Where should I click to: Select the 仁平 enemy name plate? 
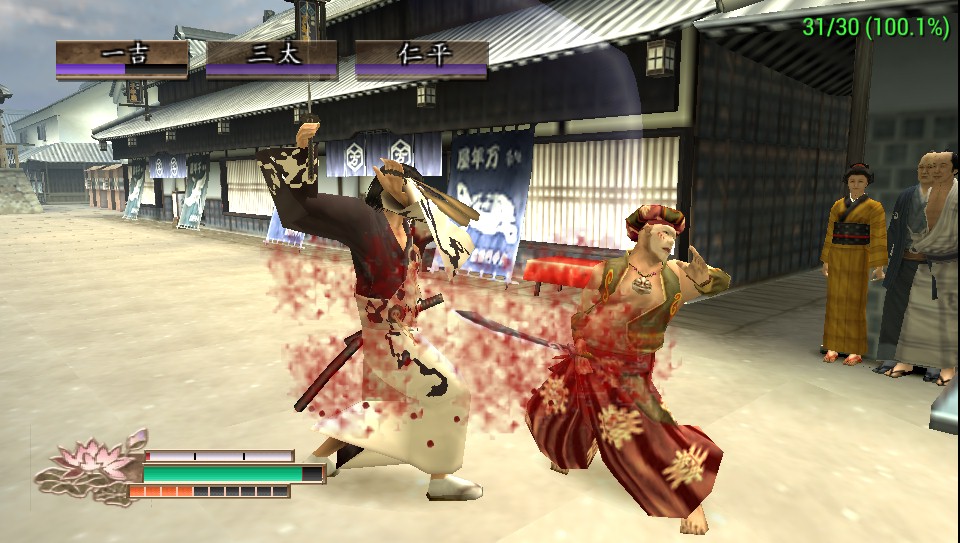[422, 56]
